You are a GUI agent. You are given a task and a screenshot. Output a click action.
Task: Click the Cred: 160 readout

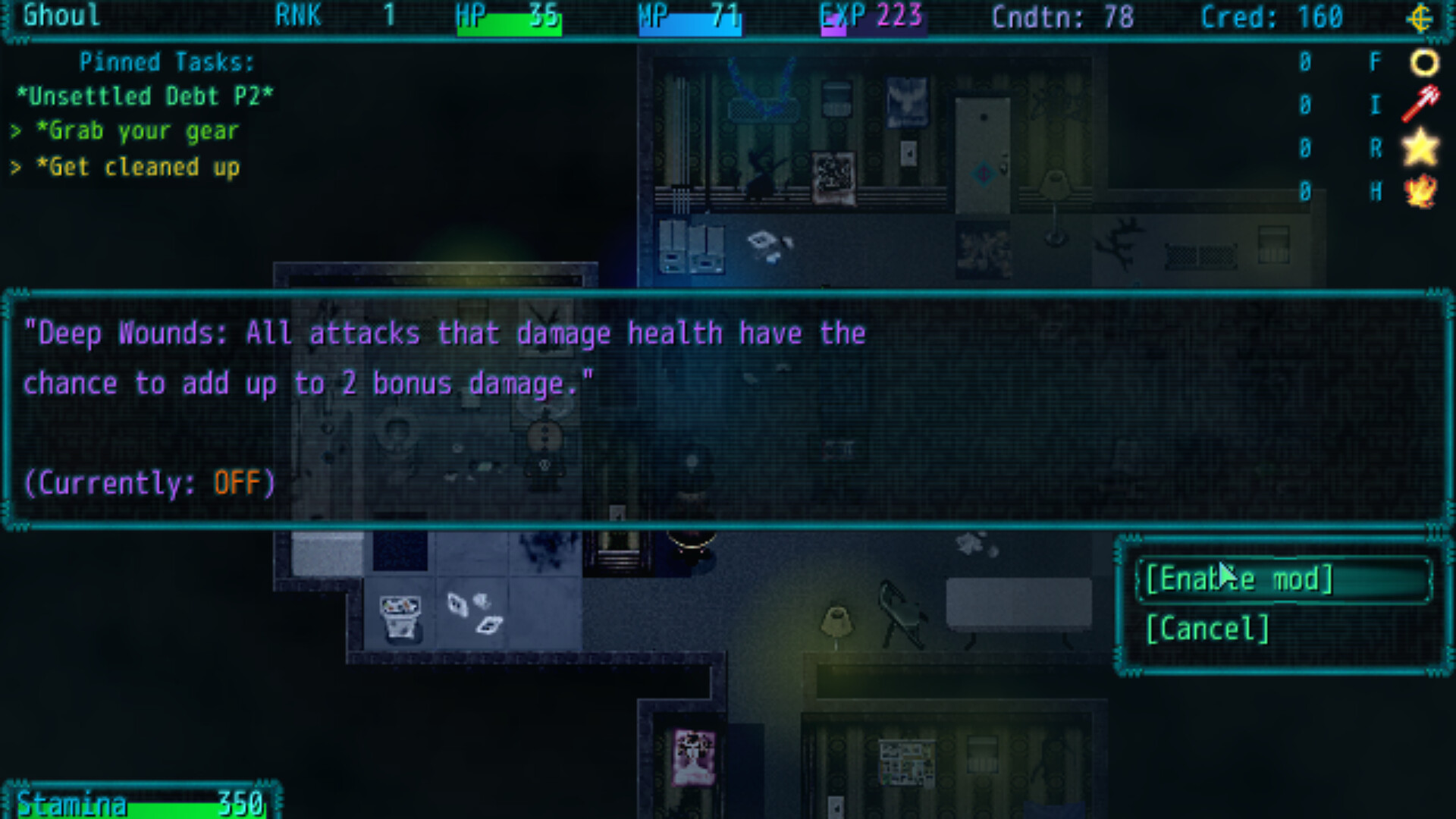click(x=1271, y=17)
